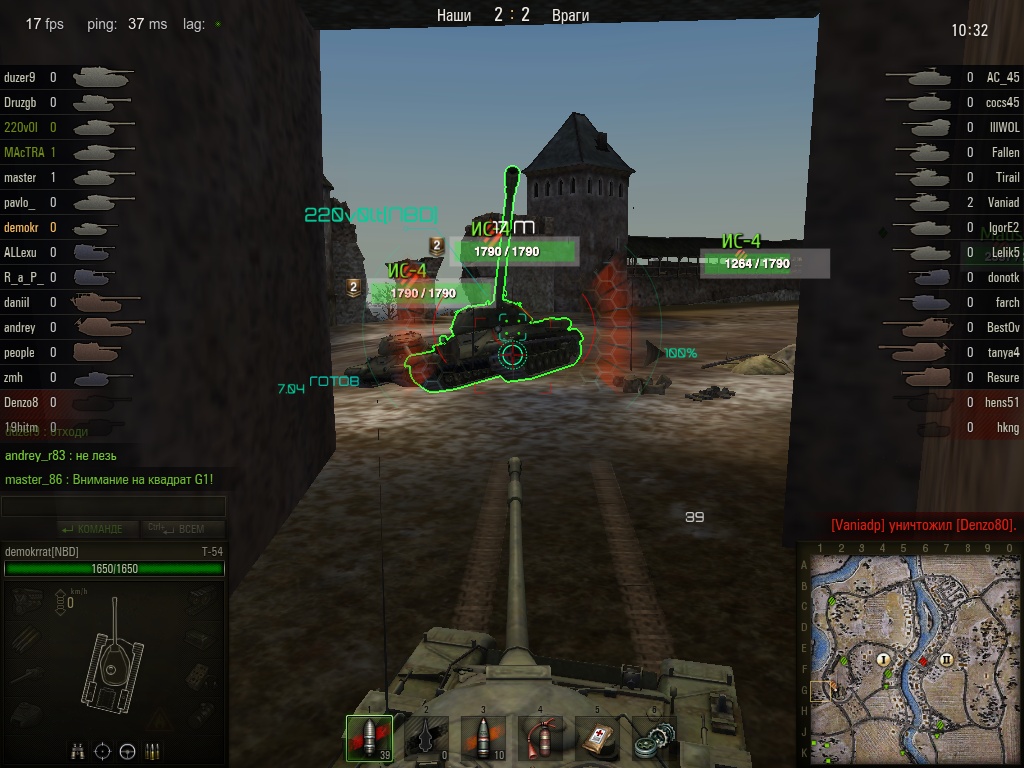
Task: Click the loader shells icon in damage panel
Action: [153, 751]
